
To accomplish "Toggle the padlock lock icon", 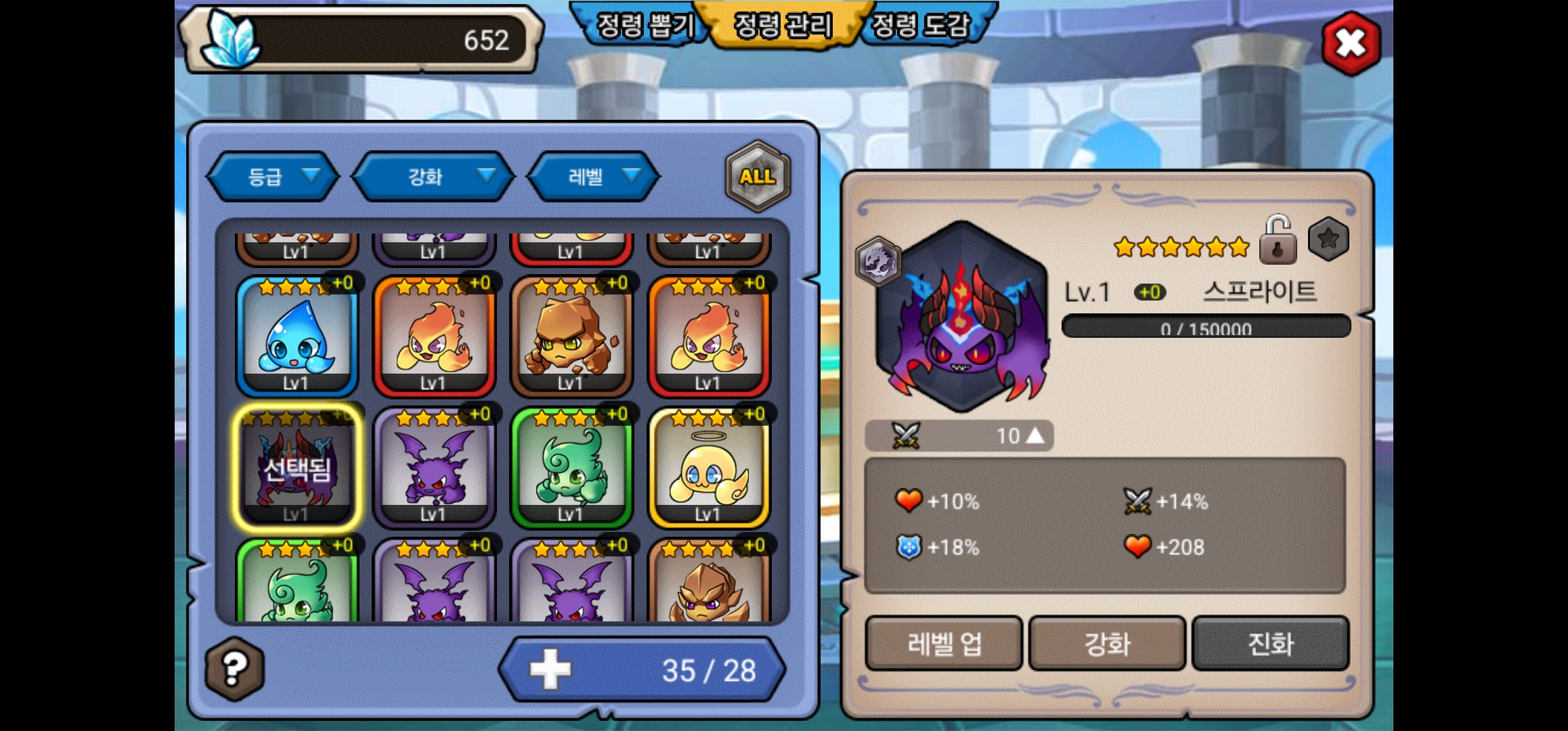I will 1278,240.
